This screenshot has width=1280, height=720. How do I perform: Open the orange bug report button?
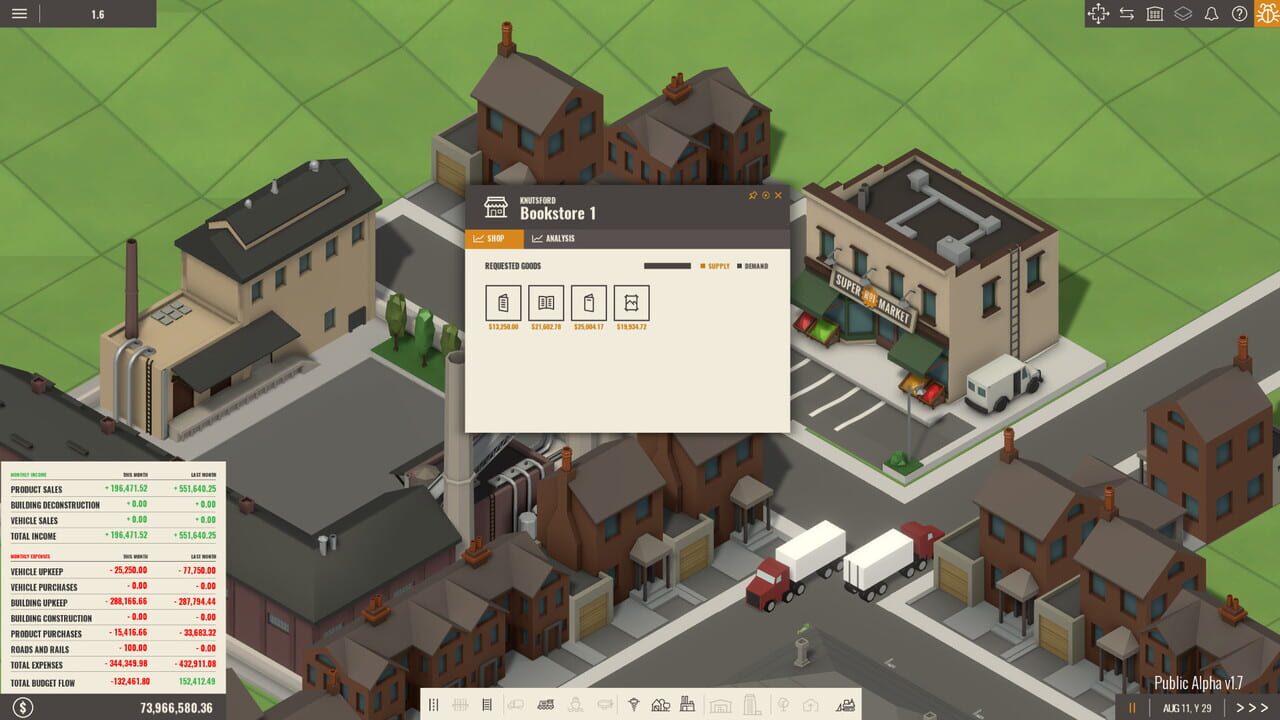click(x=1266, y=14)
